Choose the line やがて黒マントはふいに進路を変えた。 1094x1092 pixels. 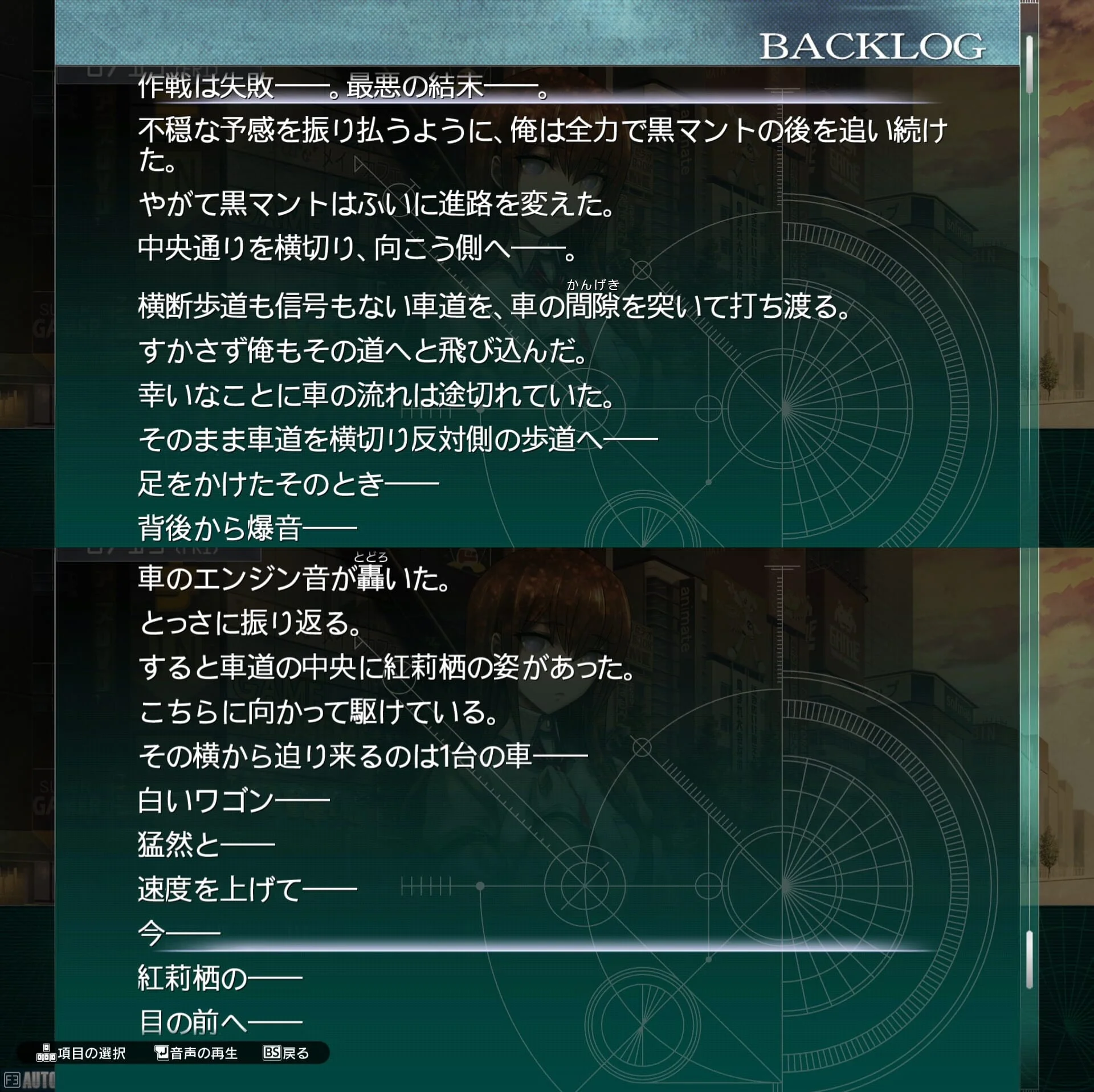[376, 204]
